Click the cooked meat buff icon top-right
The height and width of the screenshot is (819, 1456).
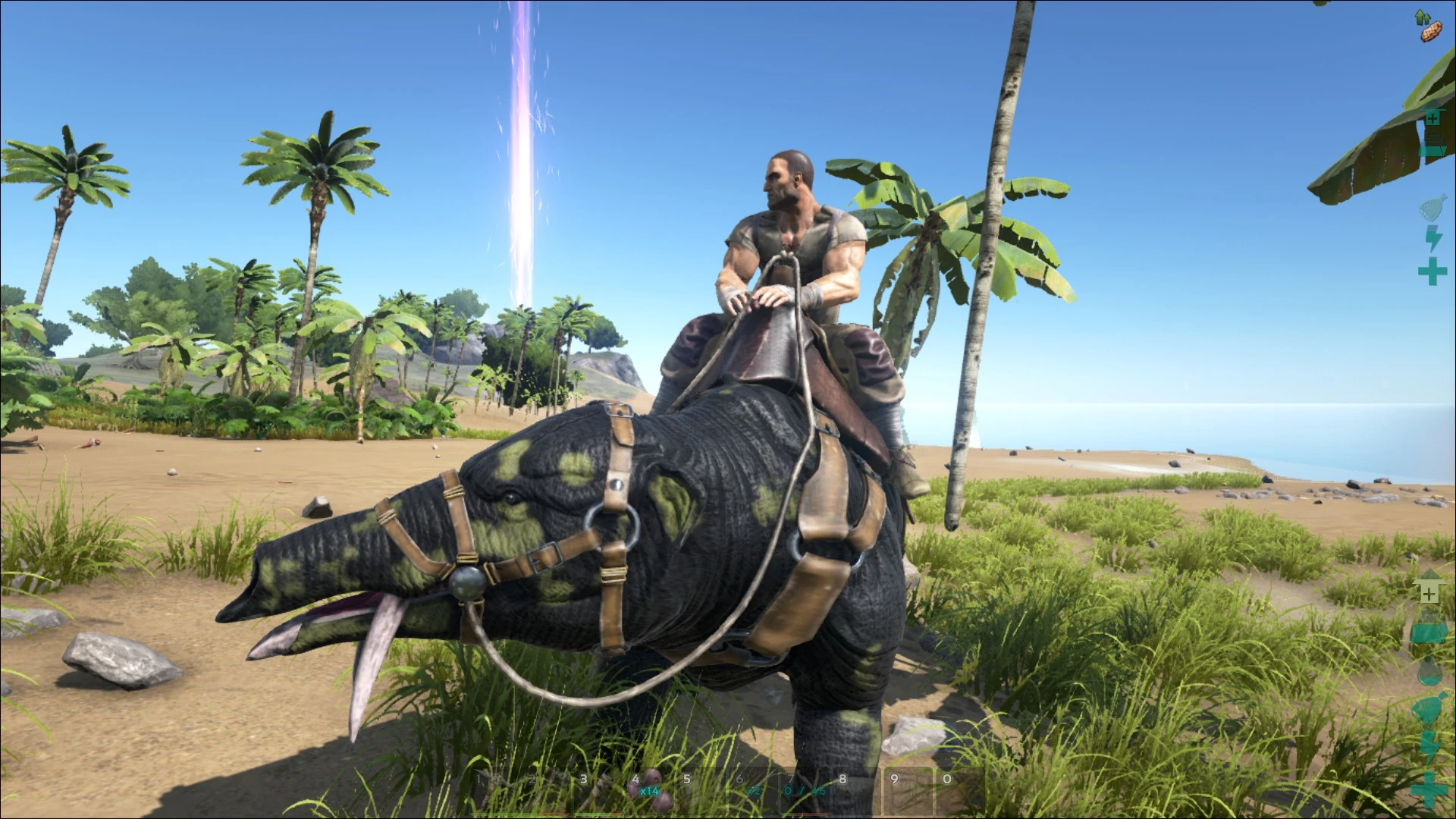[1431, 33]
